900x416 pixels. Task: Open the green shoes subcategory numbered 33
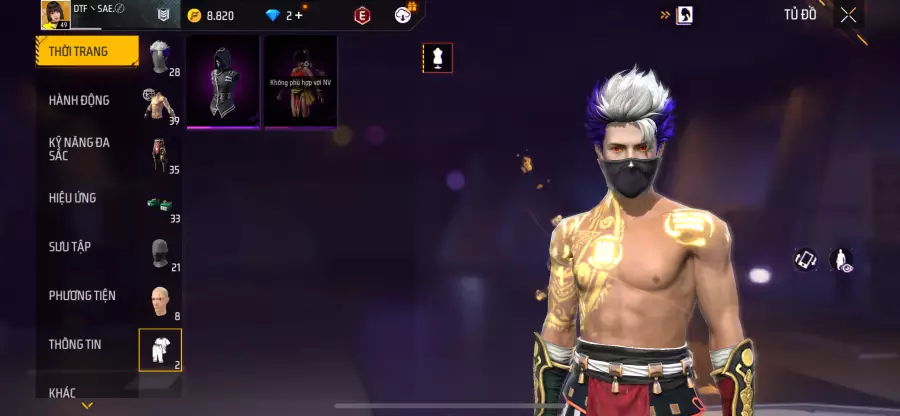coord(161,204)
